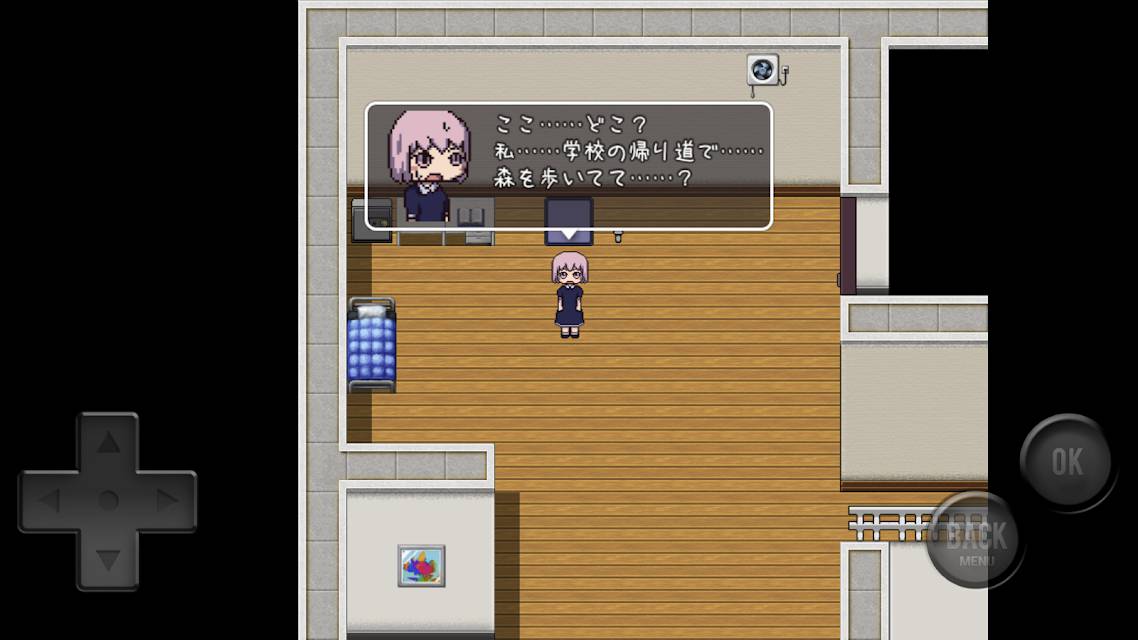The height and width of the screenshot is (640, 1138).
Task: Tap the round OK button
Action: click(1066, 461)
